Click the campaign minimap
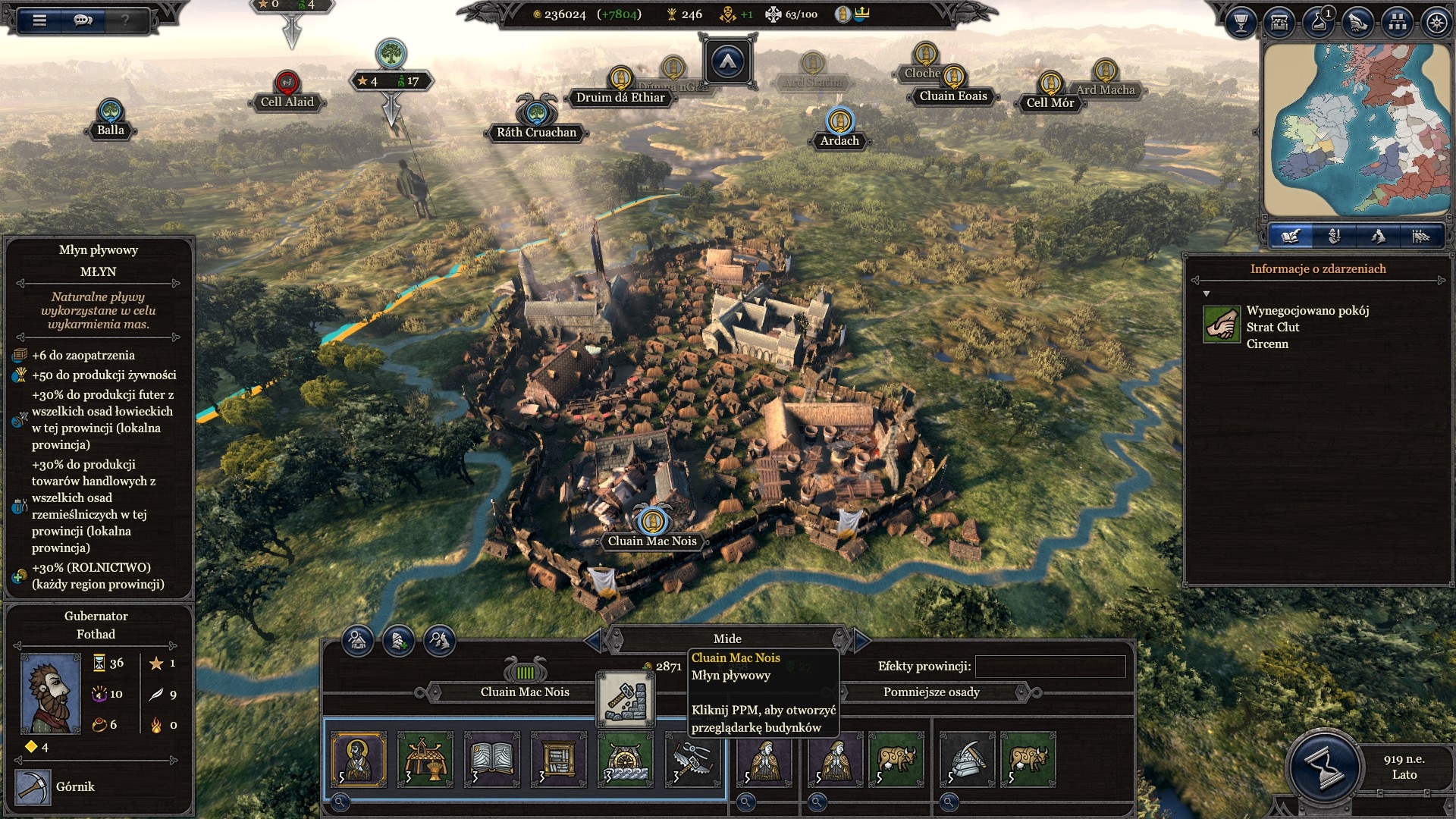Screen dimensions: 1456x819 click(x=1356, y=129)
